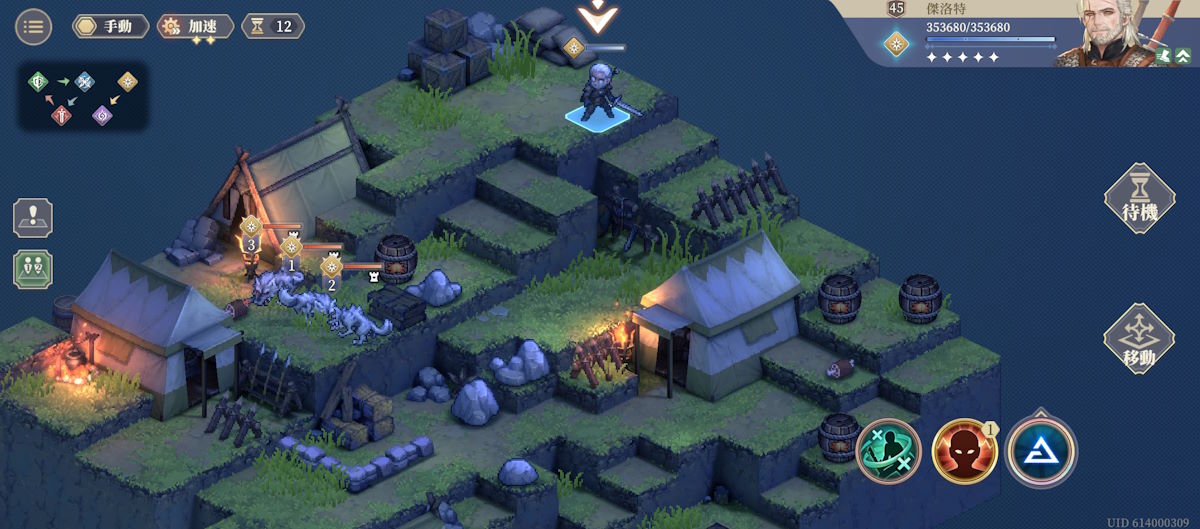Show the tile info exclamation button

tap(33, 218)
